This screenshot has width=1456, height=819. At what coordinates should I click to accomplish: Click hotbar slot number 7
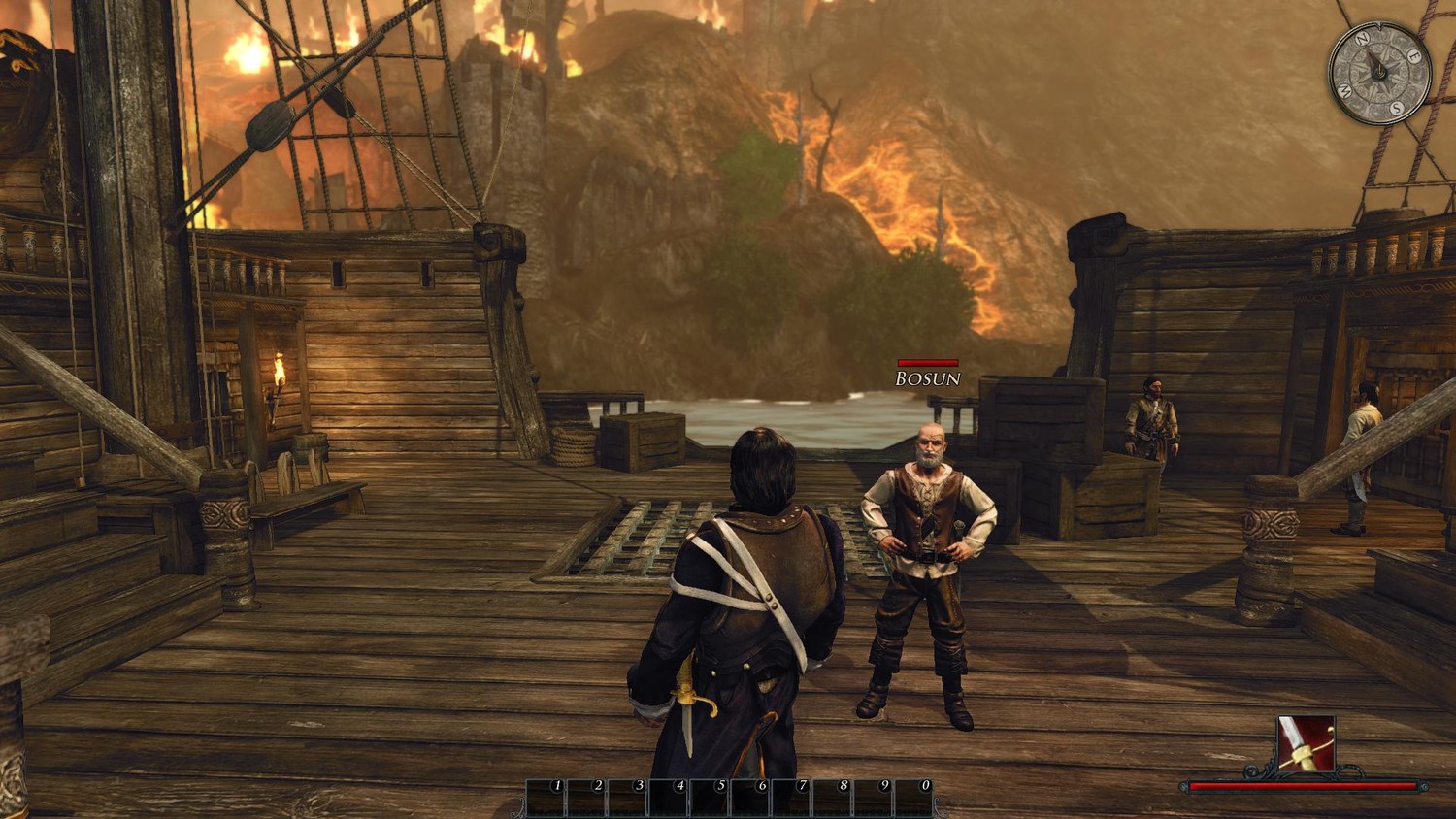pos(791,799)
